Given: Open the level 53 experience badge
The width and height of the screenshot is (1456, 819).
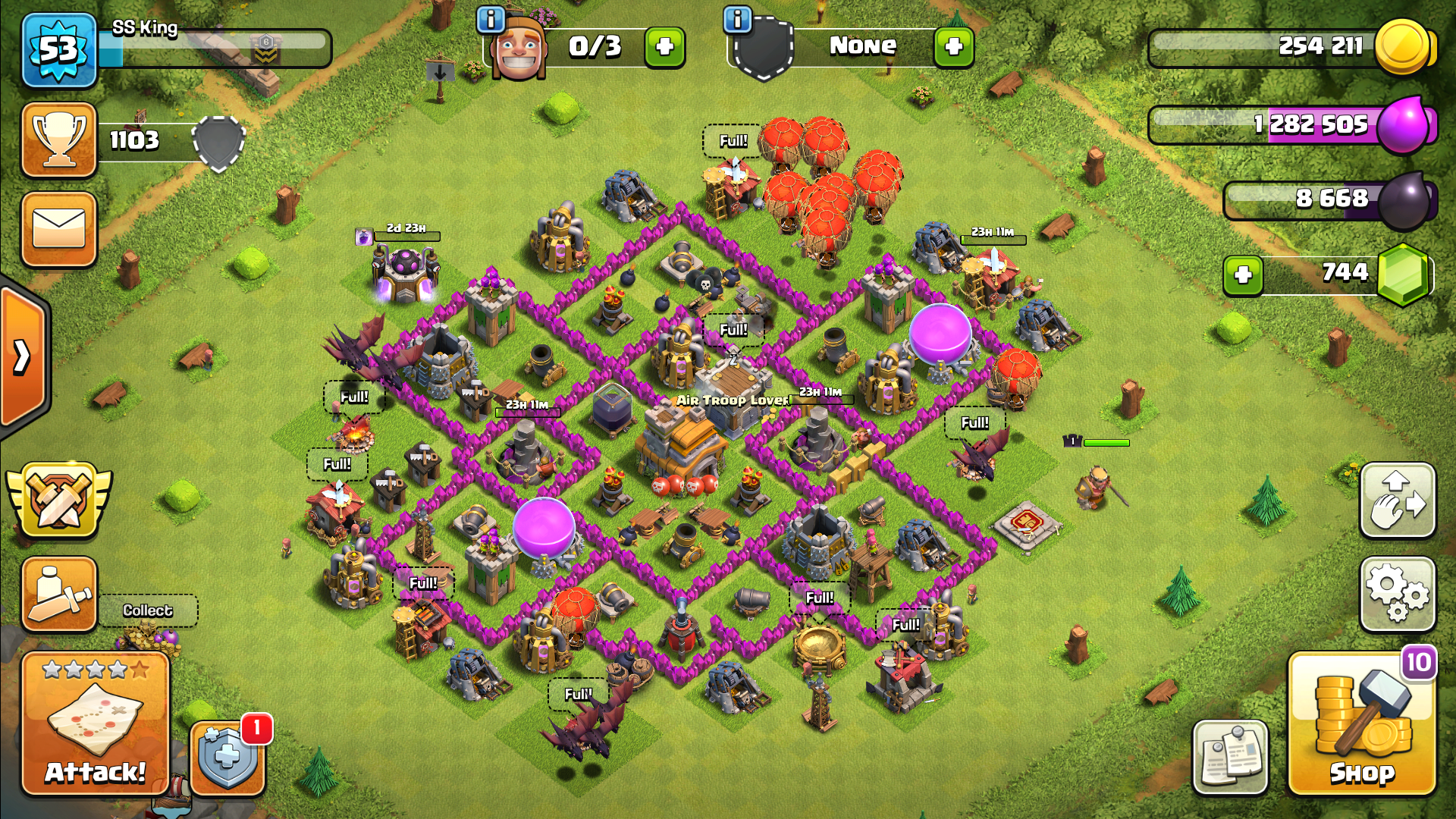Looking at the screenshot, I should tap(59, 50).
